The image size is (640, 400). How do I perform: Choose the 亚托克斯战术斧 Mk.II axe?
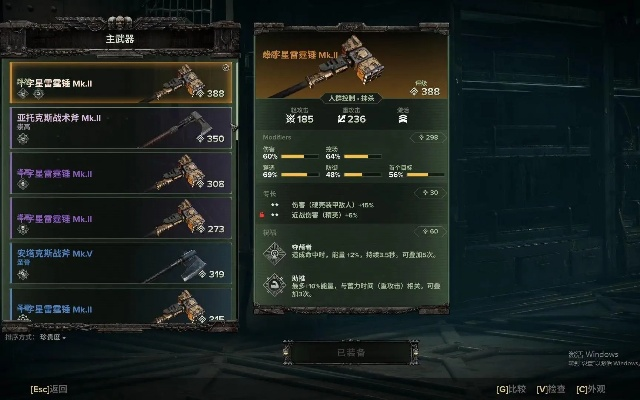click(x=120, y=126)
